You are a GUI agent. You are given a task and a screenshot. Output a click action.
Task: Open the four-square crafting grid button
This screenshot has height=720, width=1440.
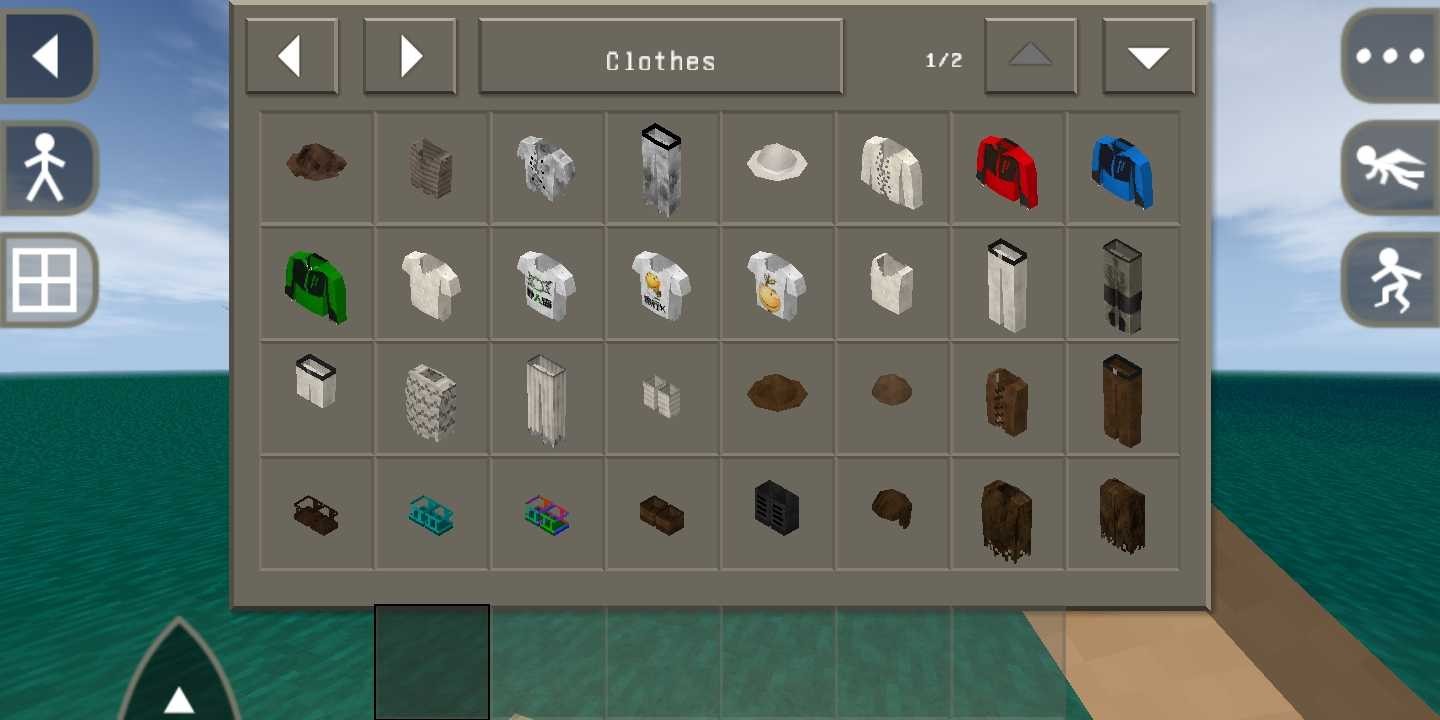coord(46,280)
